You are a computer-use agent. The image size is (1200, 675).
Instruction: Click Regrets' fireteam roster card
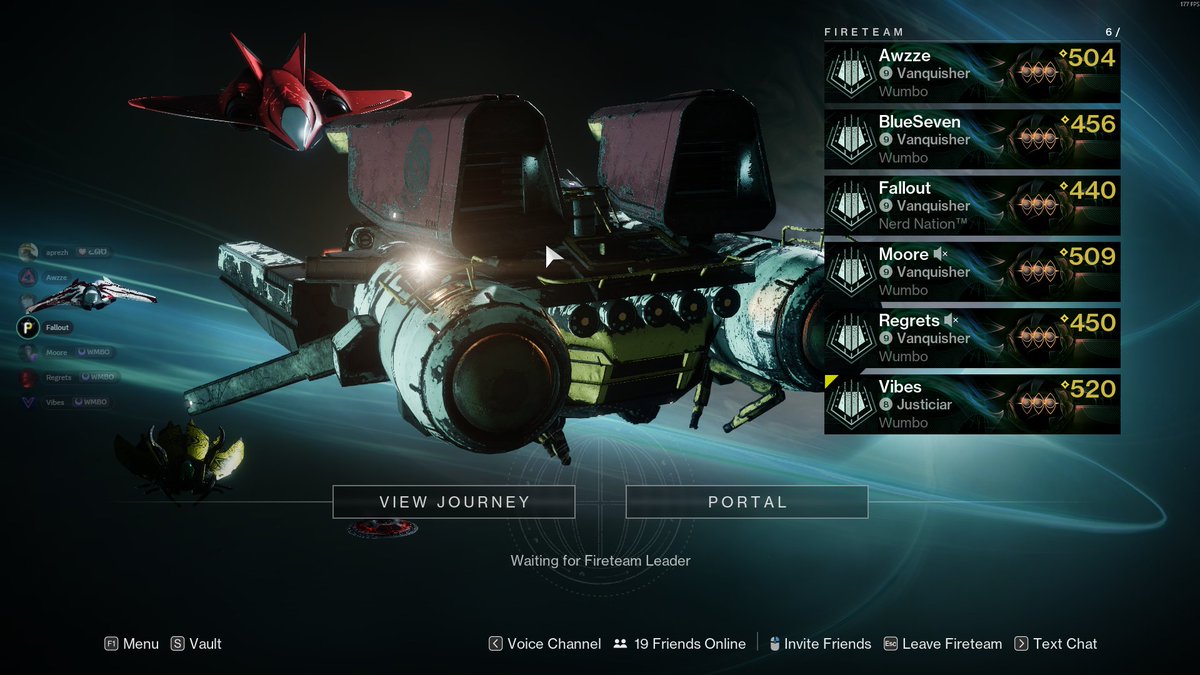[971, 337]
